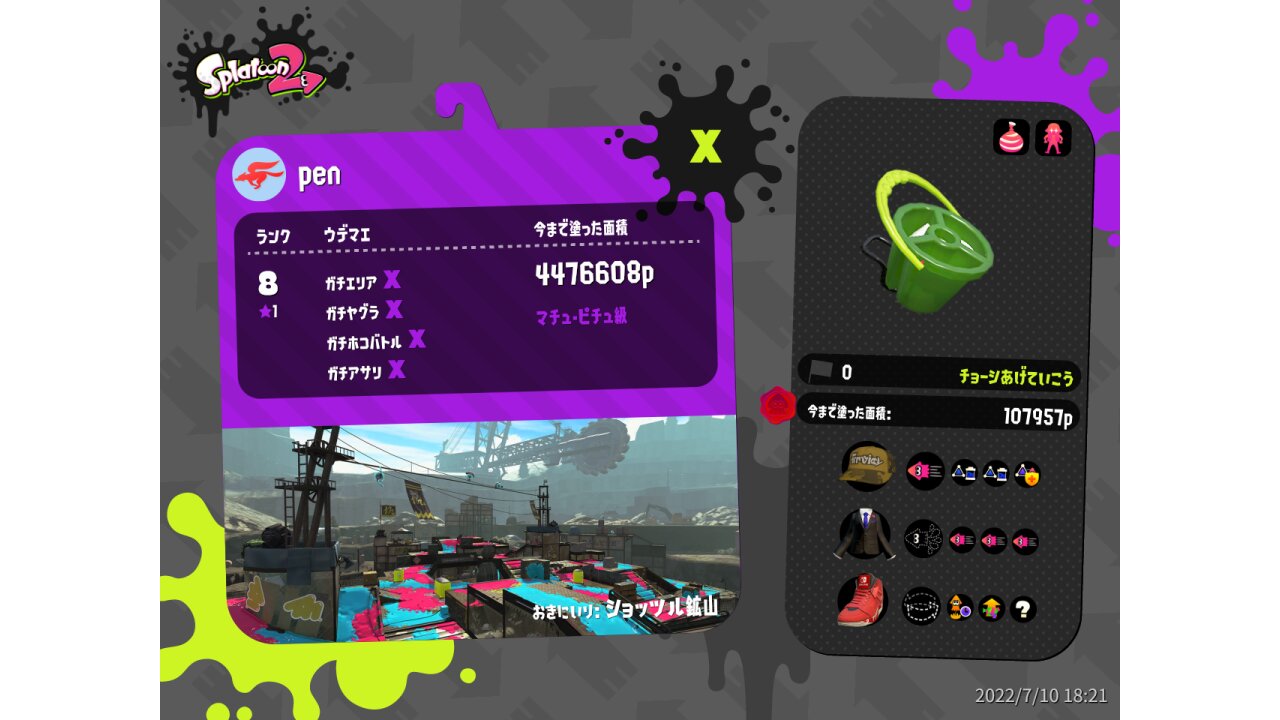Select the brown cap headgear

pyautogui.click(x=866, y=468)
